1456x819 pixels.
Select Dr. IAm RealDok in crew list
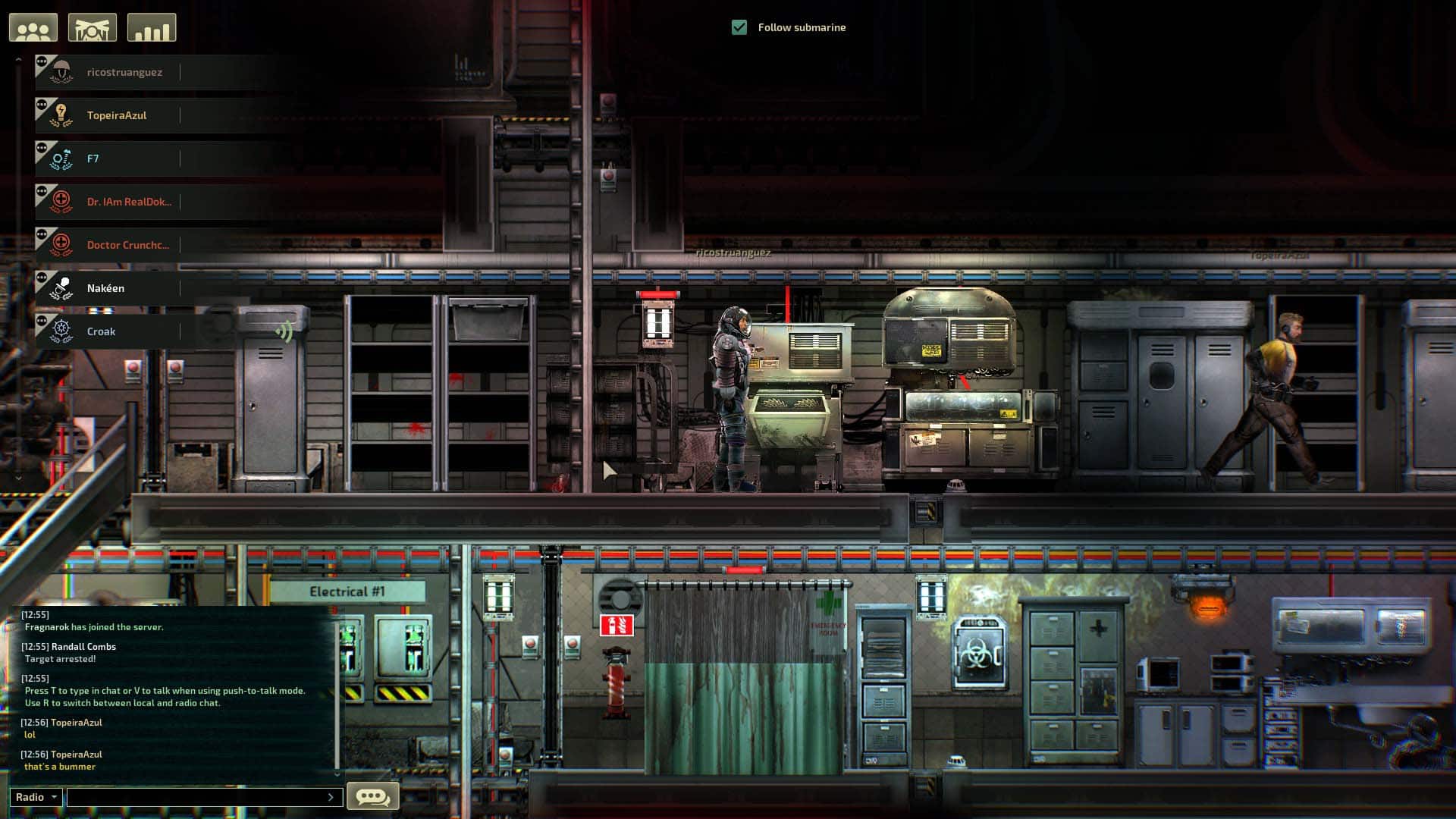129,202
